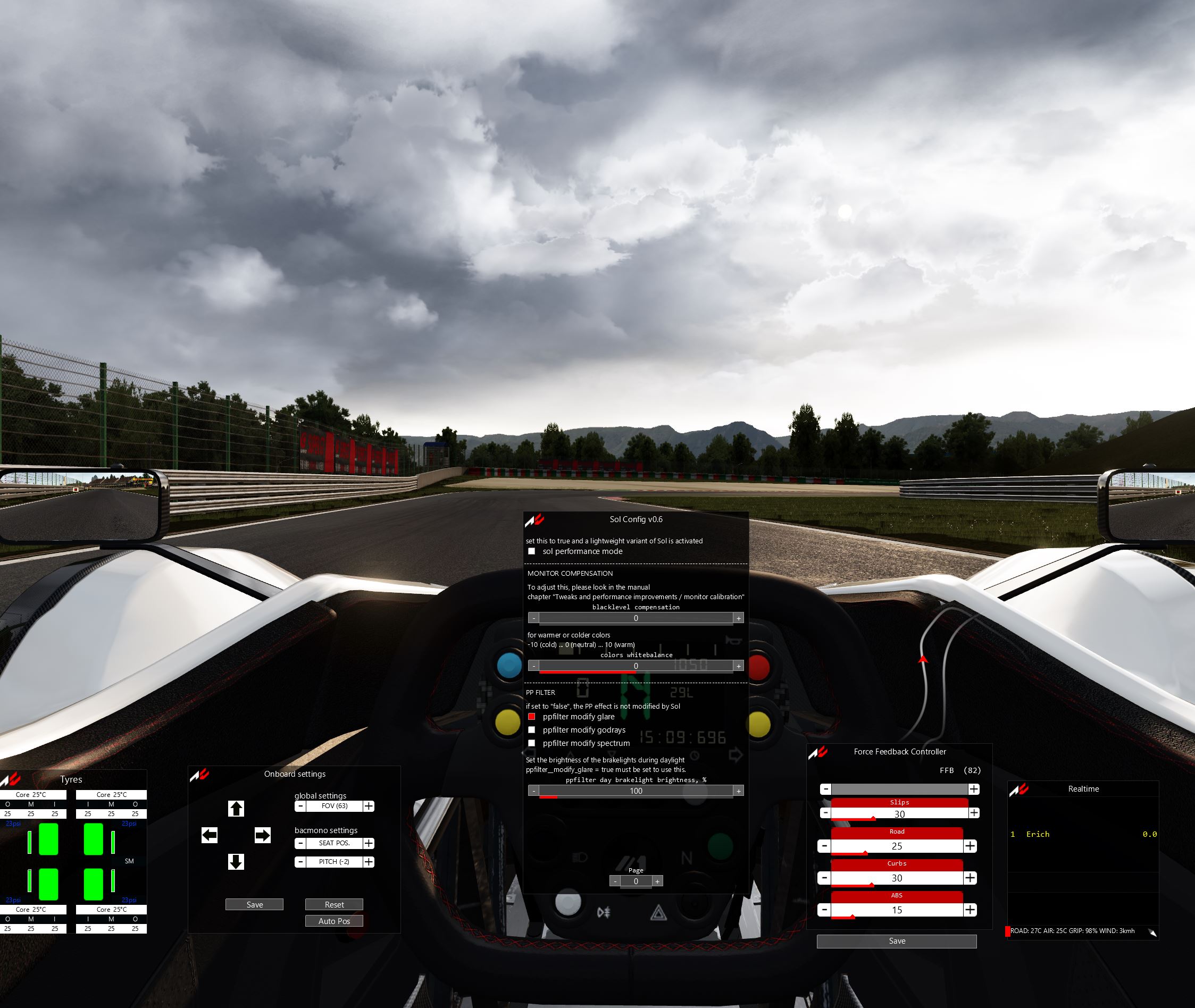Click the Auto Pos button
Screen dimensions: 1195x1008
coord(334,921)
